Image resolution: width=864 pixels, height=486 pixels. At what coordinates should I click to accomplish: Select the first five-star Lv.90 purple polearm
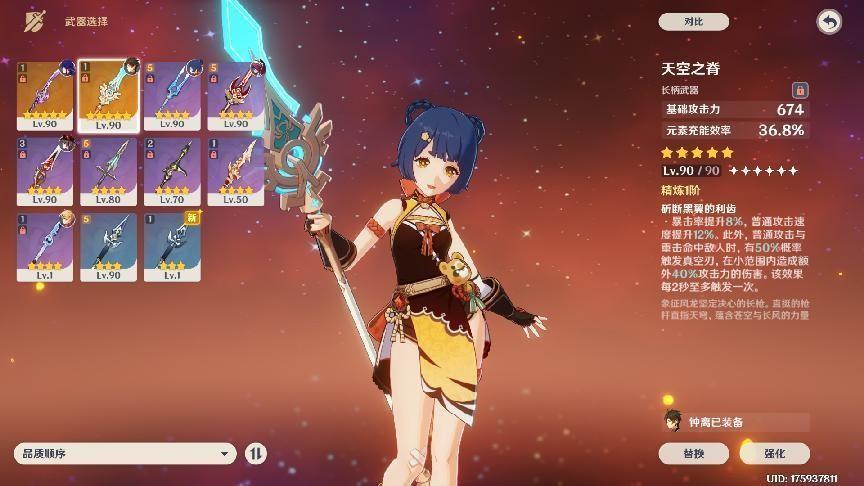(x=44, y=95)
